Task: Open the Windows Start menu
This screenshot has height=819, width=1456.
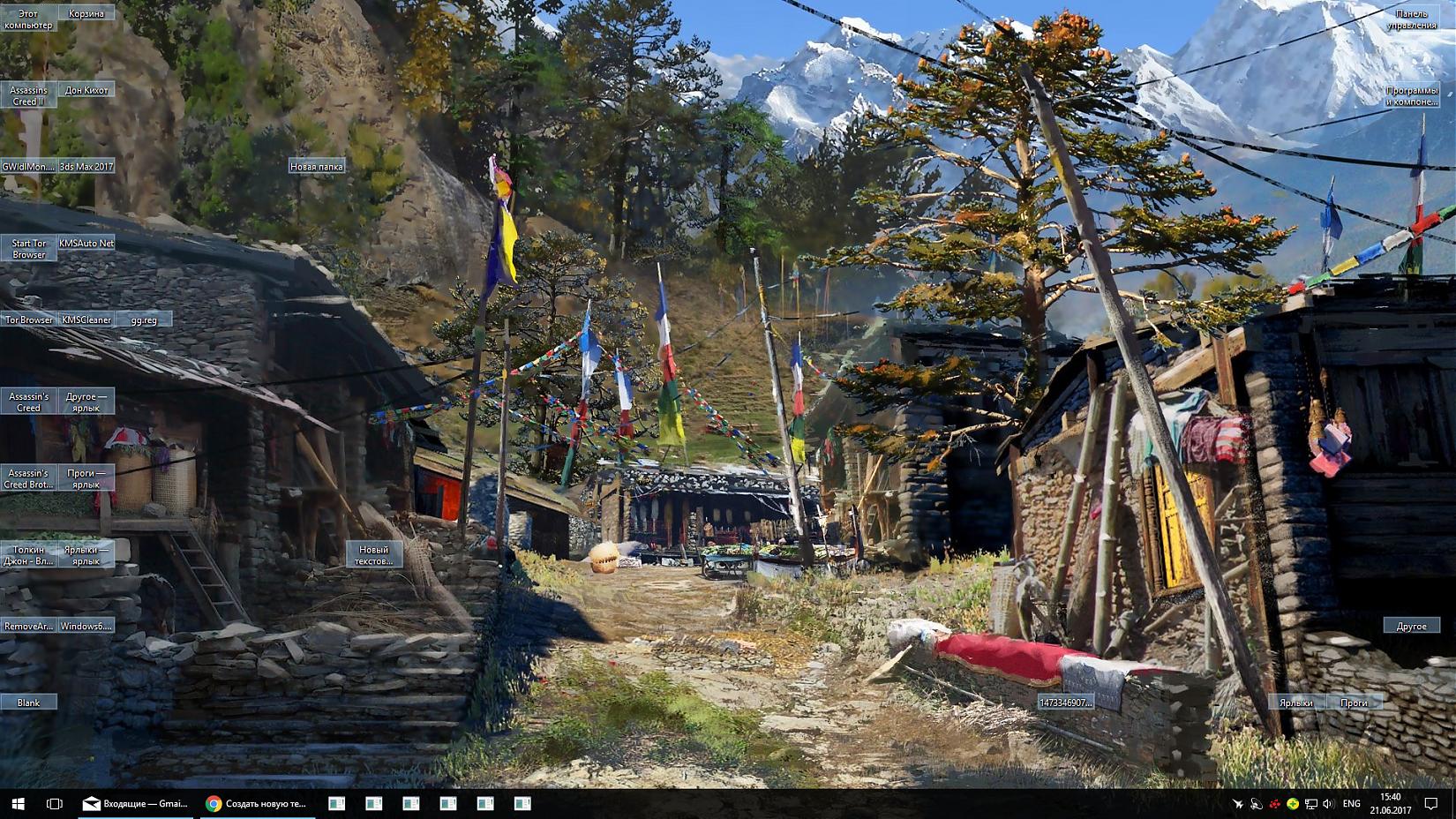Action: click(x=18, y=803)
